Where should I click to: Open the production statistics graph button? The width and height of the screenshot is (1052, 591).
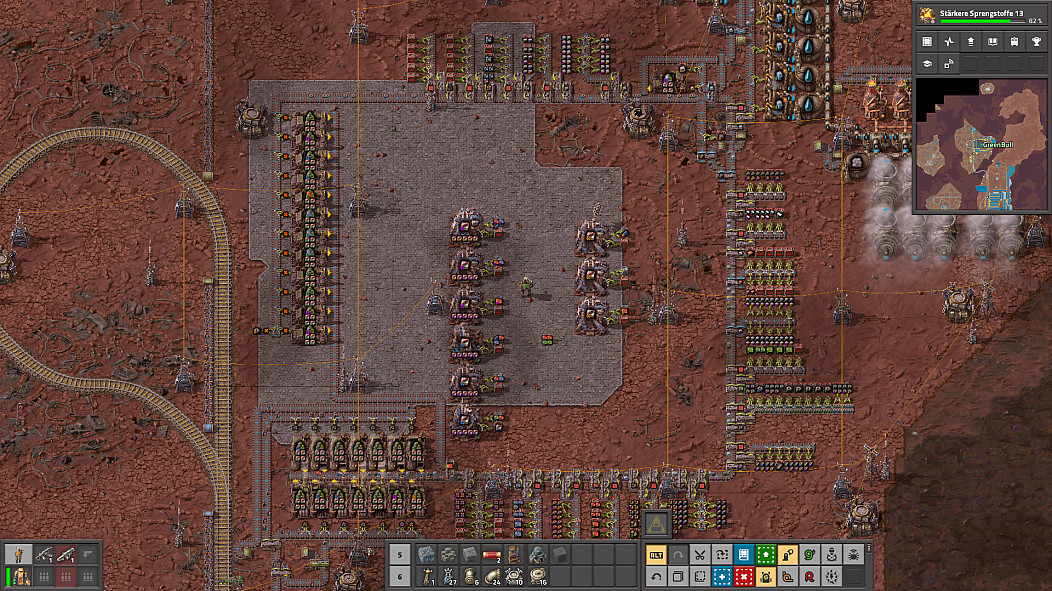pyautogui.click(x=948, y=42)
